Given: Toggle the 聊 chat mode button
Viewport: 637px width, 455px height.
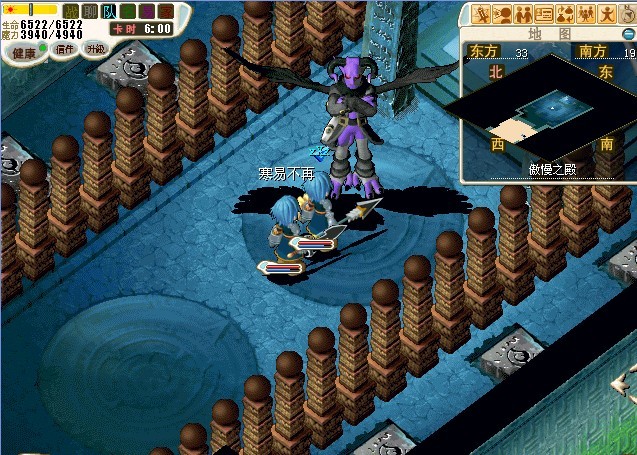Looking at the screenshot, I should 90,11.
